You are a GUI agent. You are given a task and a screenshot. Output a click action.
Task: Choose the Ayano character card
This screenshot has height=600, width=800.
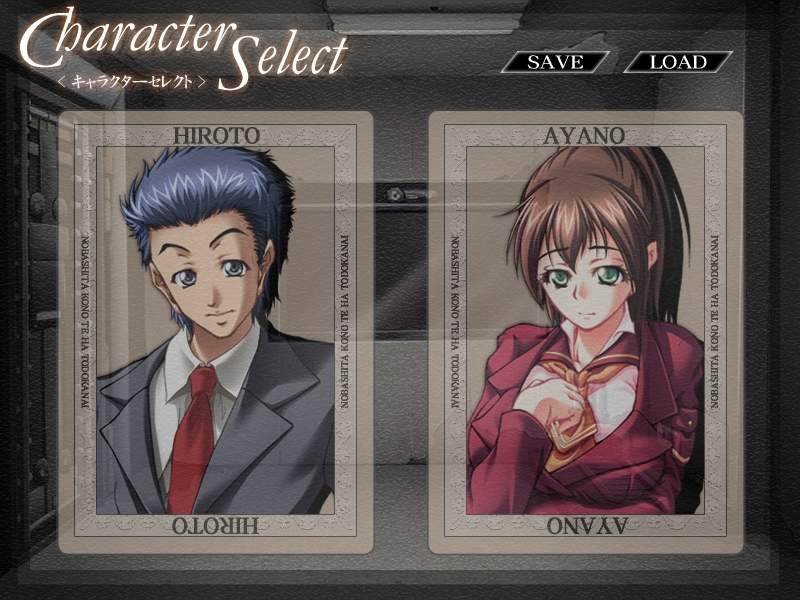pyautogui.click(x=585, y=331)
